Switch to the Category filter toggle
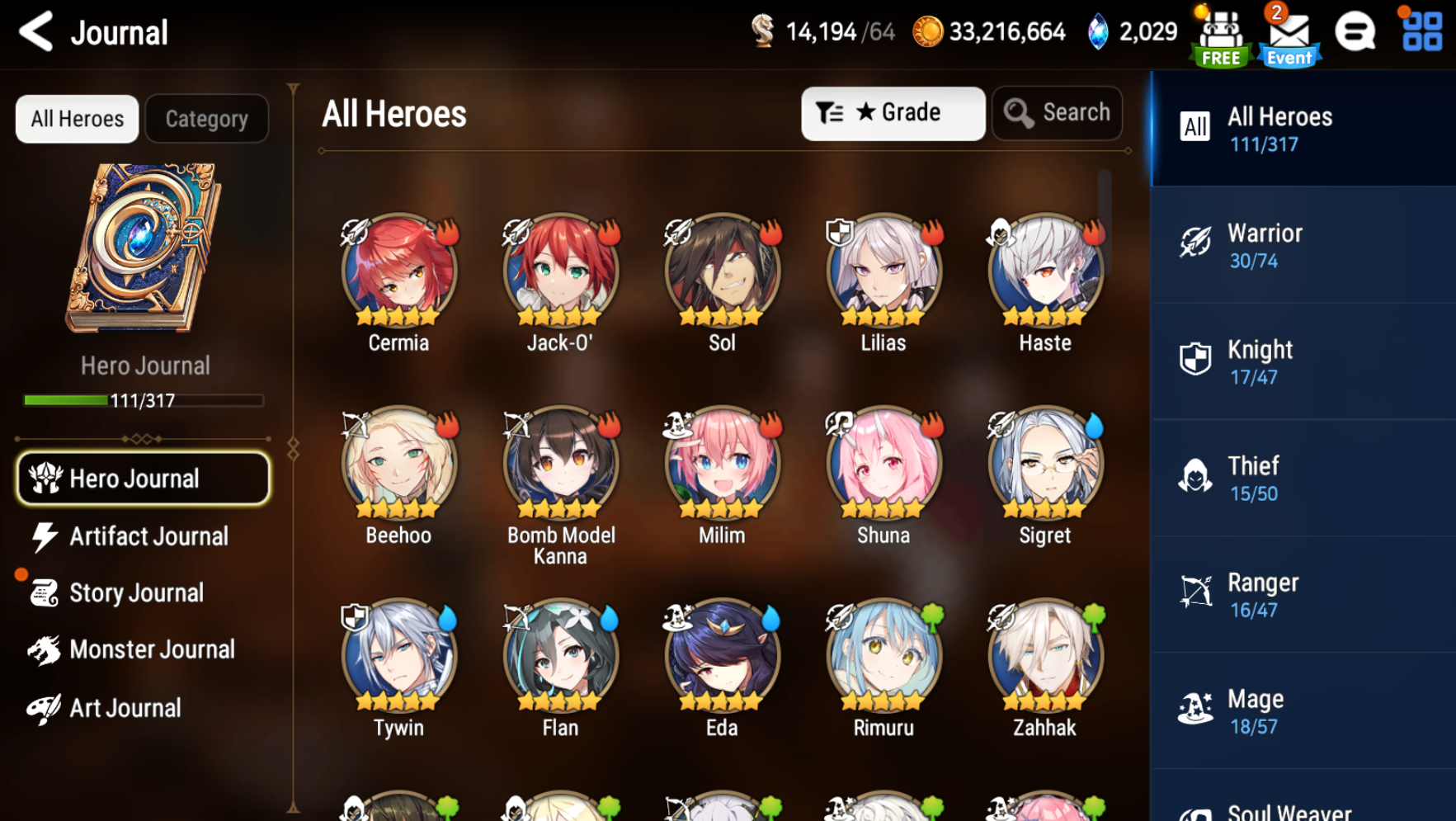1456x821 pixels. pos(206,118)
